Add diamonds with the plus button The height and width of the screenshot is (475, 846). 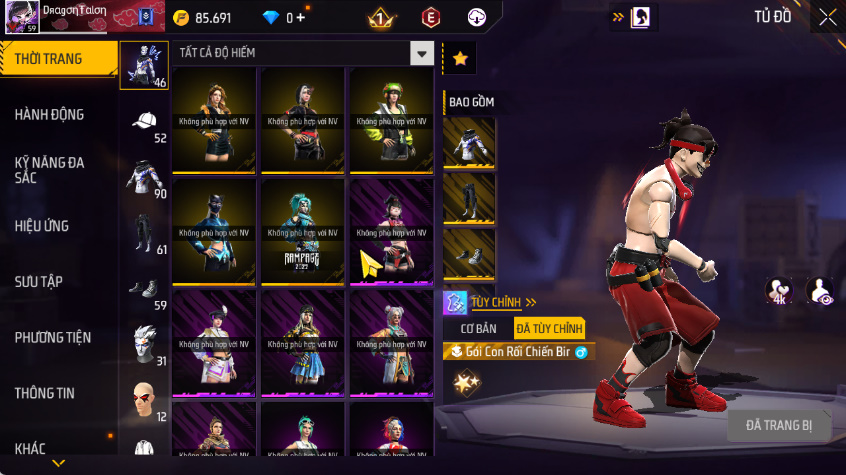(301, 18)
